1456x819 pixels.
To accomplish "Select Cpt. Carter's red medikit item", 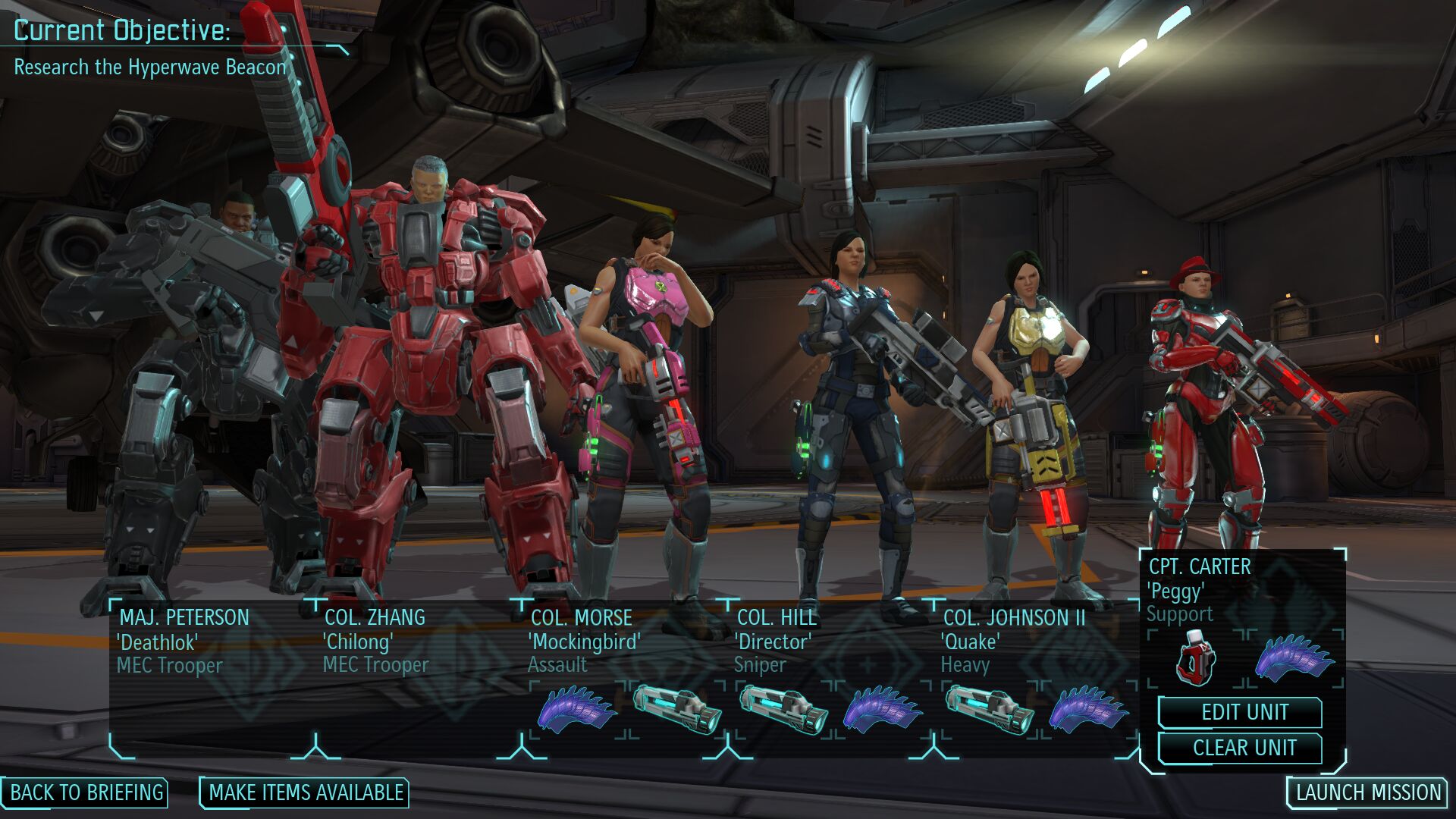I will (1196, 657).
